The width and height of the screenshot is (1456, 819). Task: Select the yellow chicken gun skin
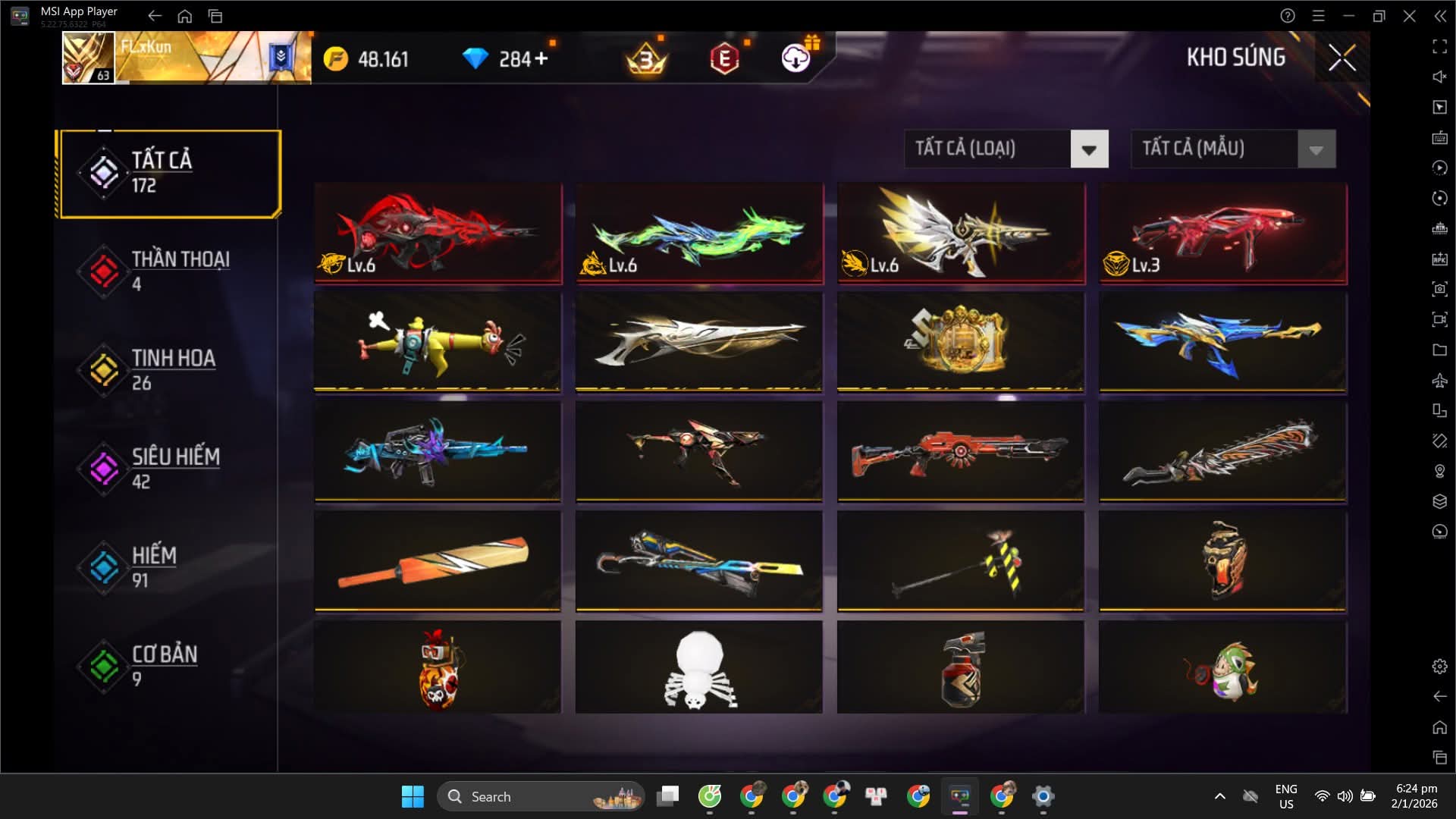pos(438,343)
